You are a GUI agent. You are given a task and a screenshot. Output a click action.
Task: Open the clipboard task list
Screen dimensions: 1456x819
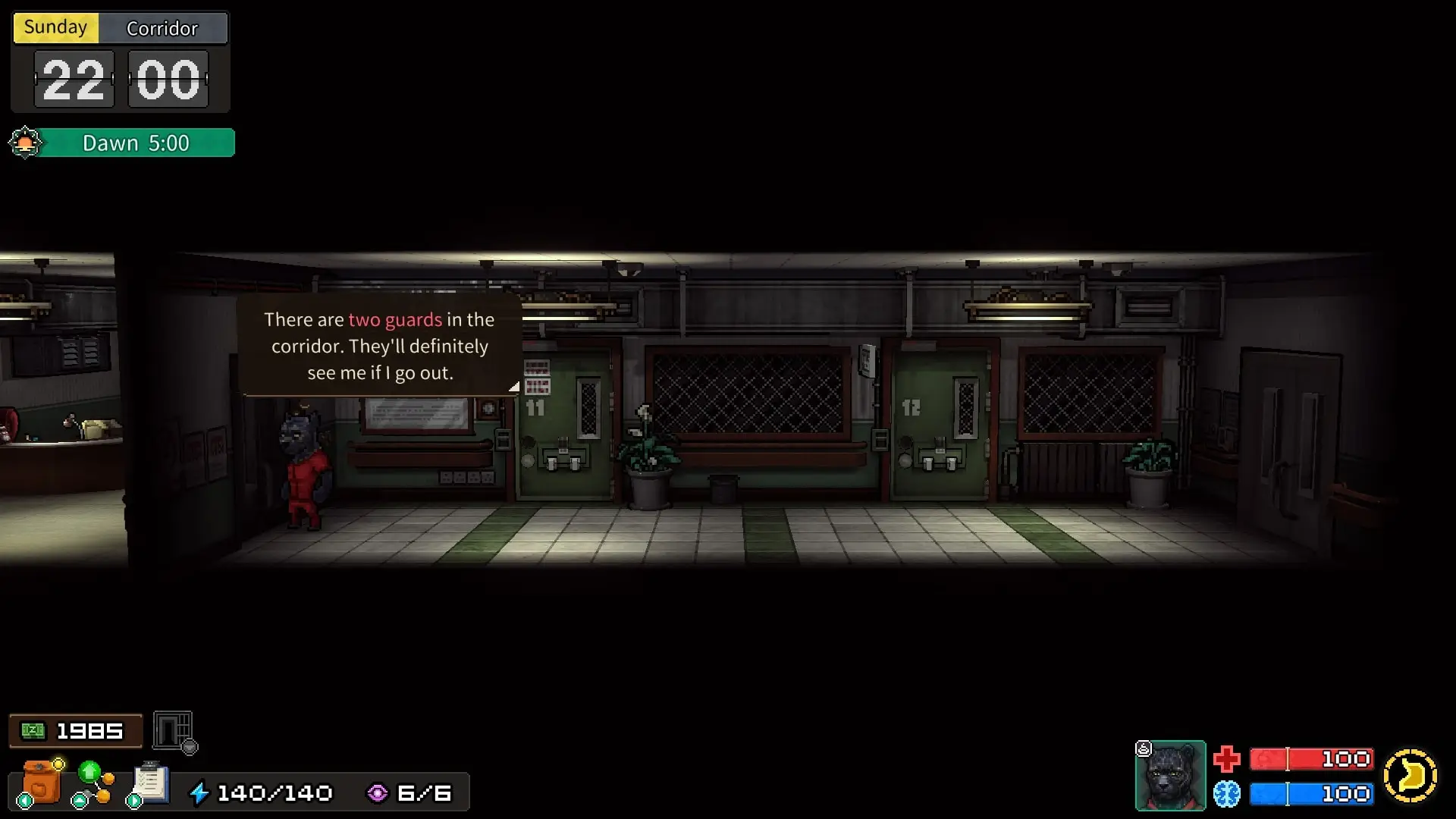point(150,783)
